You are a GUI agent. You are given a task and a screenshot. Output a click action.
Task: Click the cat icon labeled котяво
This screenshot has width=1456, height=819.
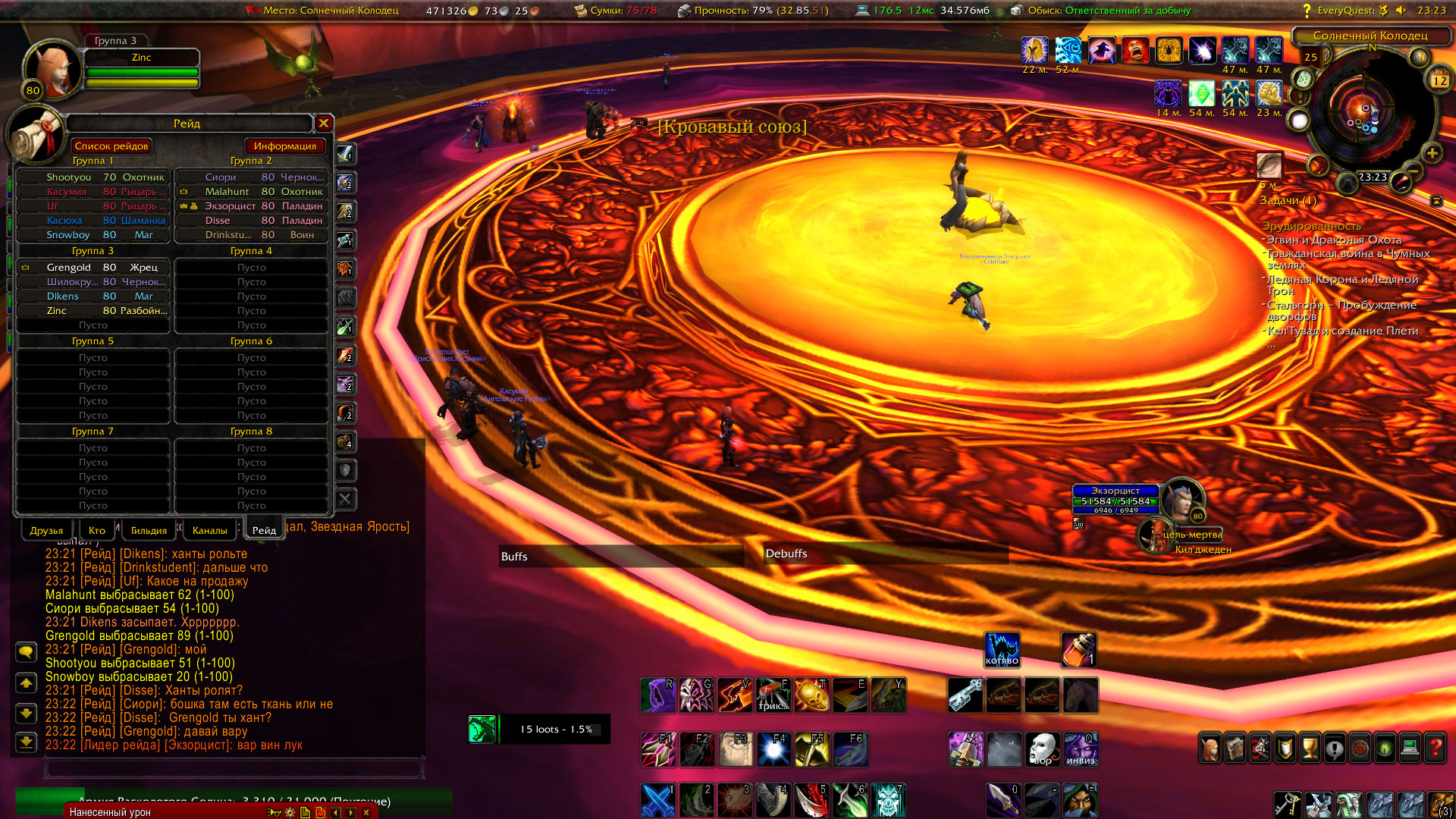coord(1002,650)
